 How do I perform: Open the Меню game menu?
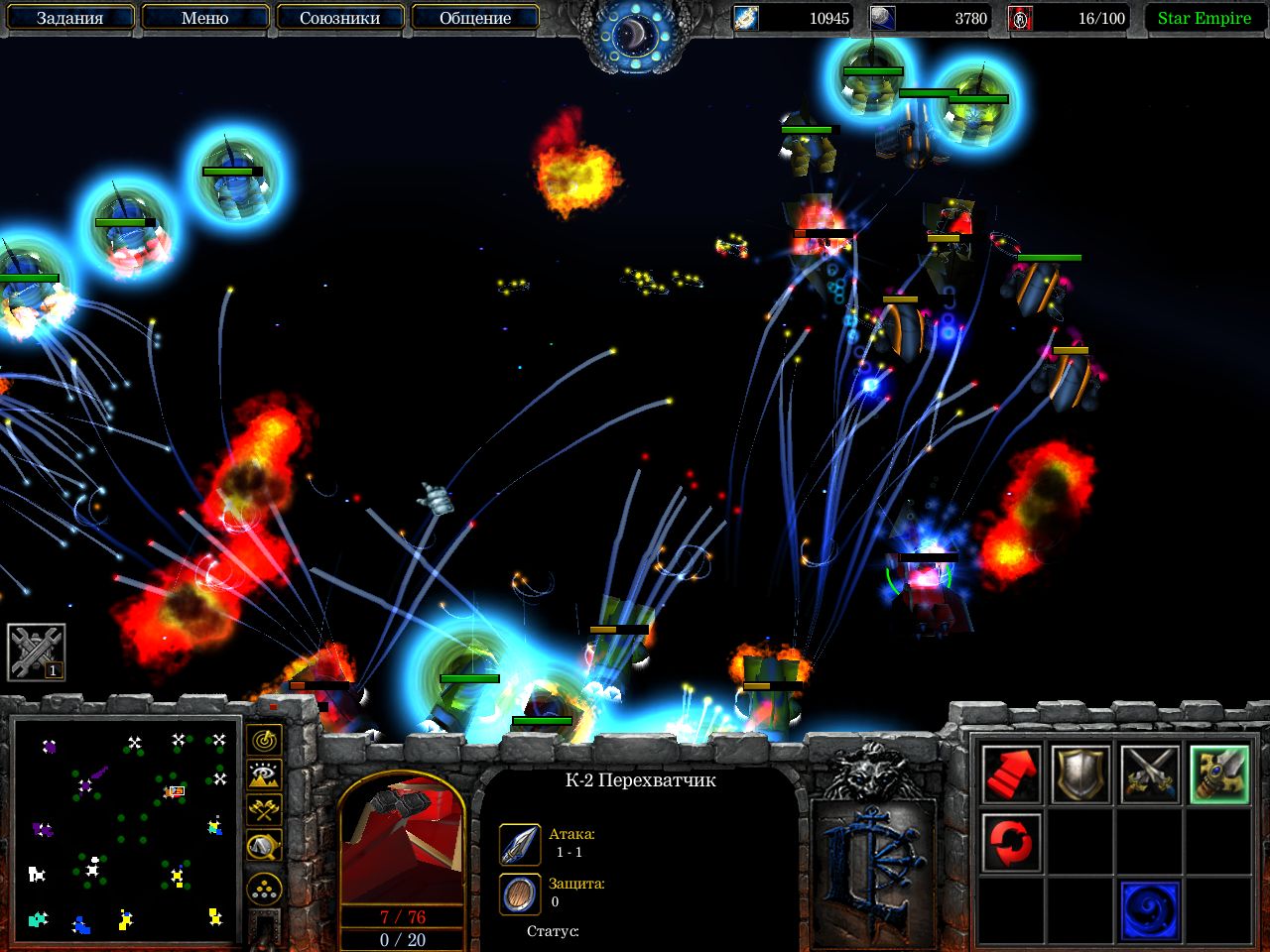coord(204,18)
